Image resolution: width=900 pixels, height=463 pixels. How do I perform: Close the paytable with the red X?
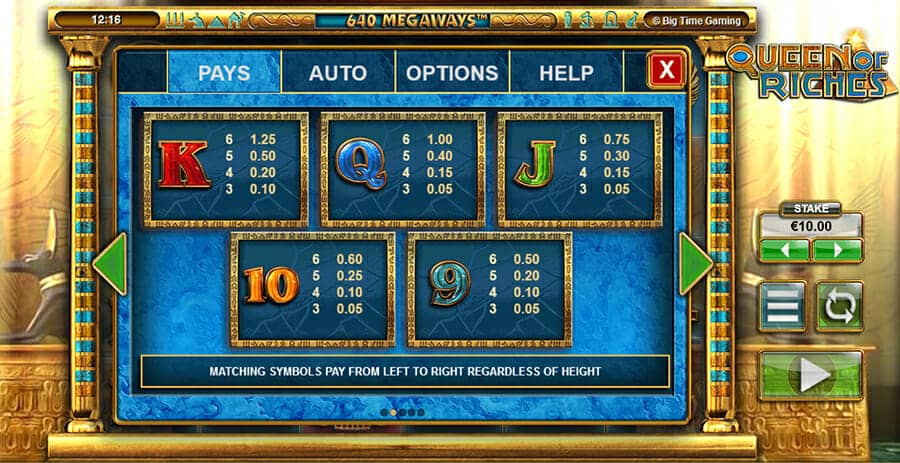(x=666, y=70)
